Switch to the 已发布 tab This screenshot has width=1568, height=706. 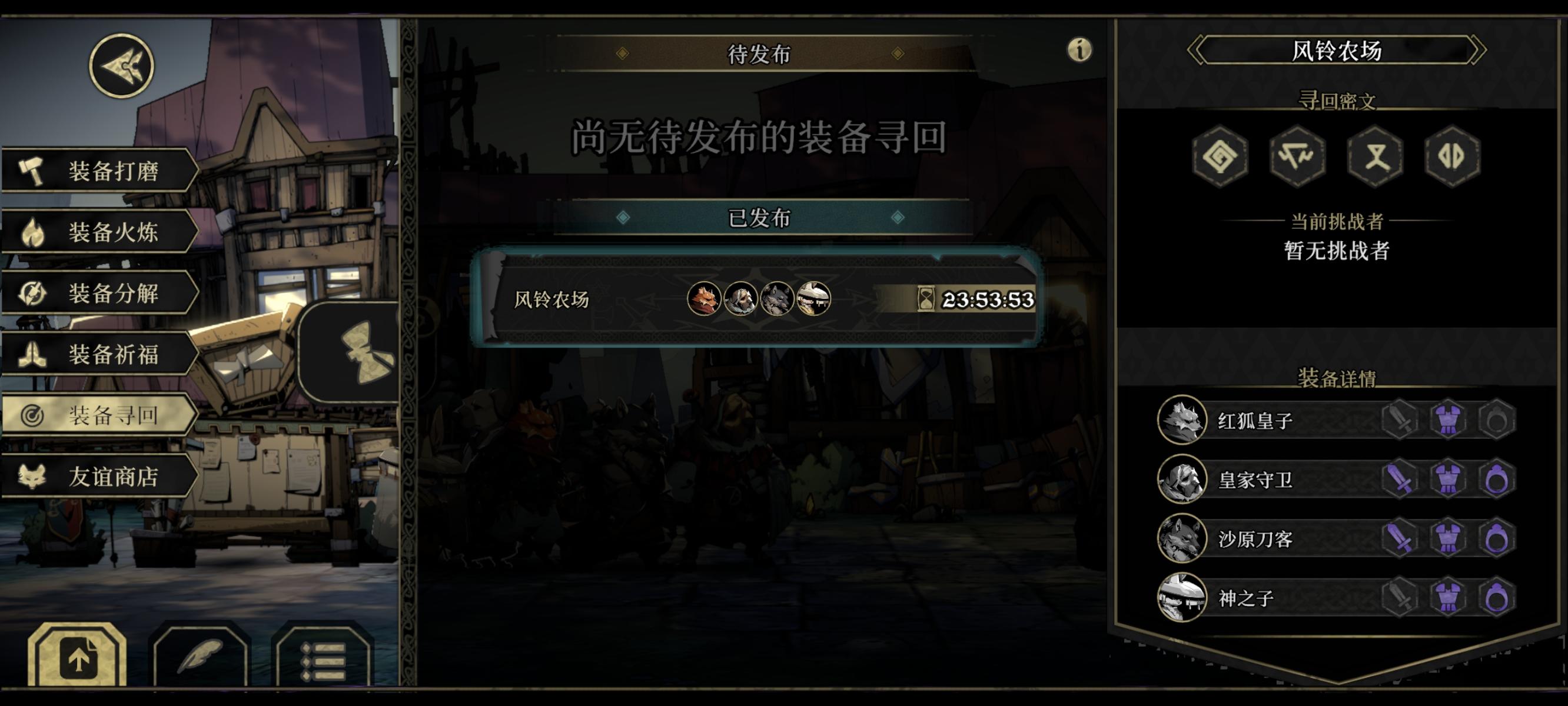[758, 217]
